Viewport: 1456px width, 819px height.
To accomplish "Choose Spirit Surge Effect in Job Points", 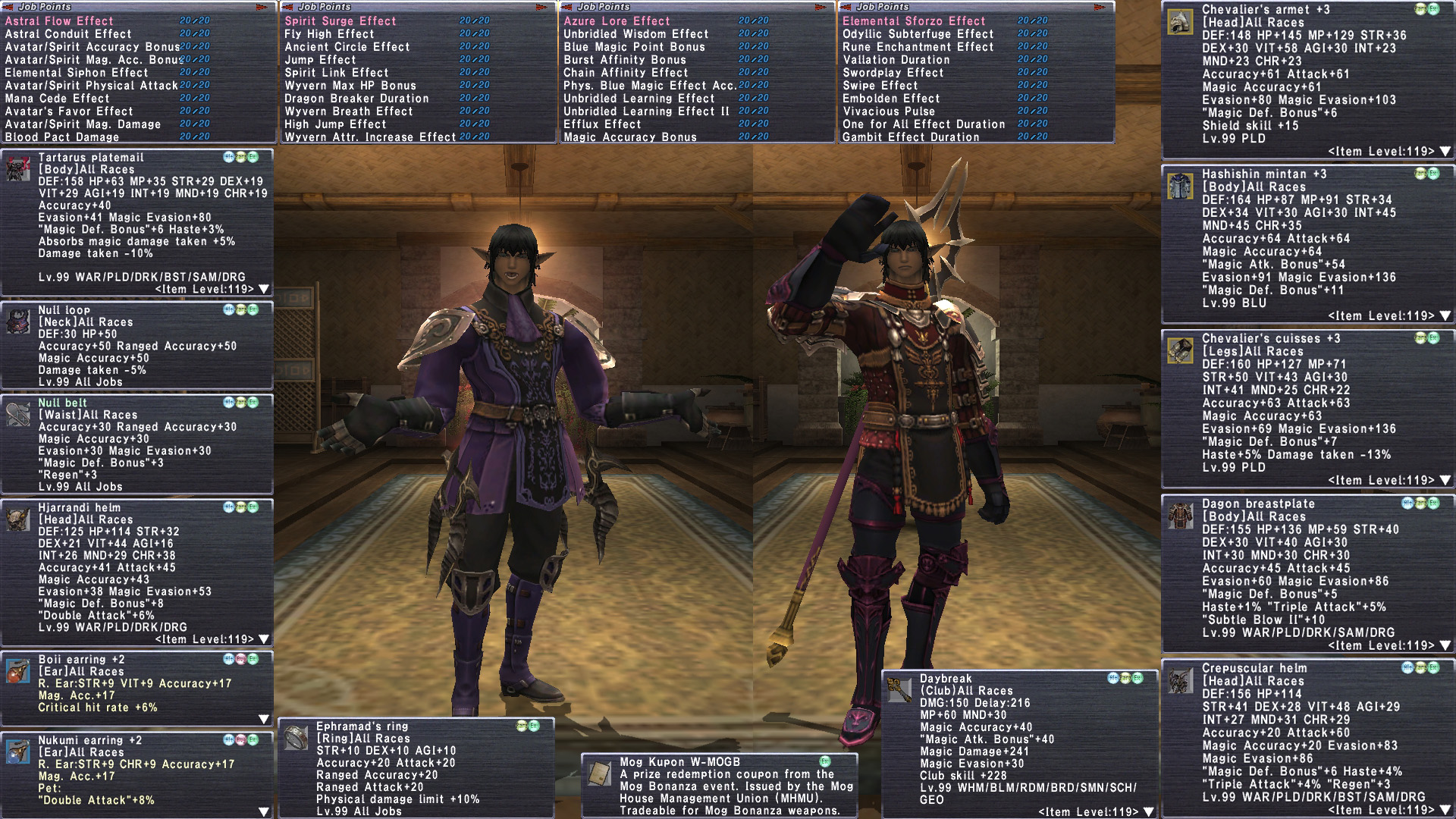I will pos(340,21).
